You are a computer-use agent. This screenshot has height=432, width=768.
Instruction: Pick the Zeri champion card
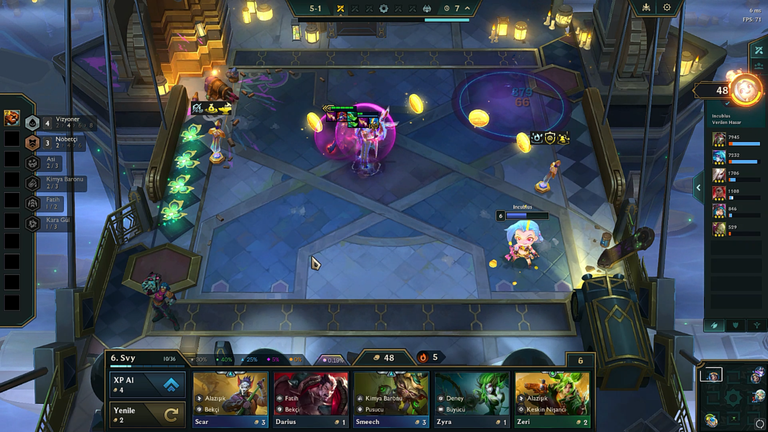(552, 400)
